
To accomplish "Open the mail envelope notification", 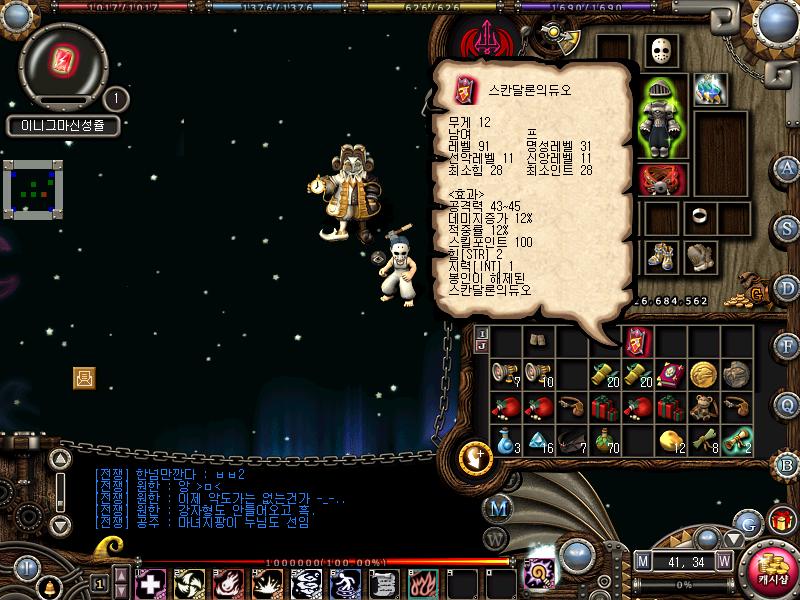I will [84, 377].
